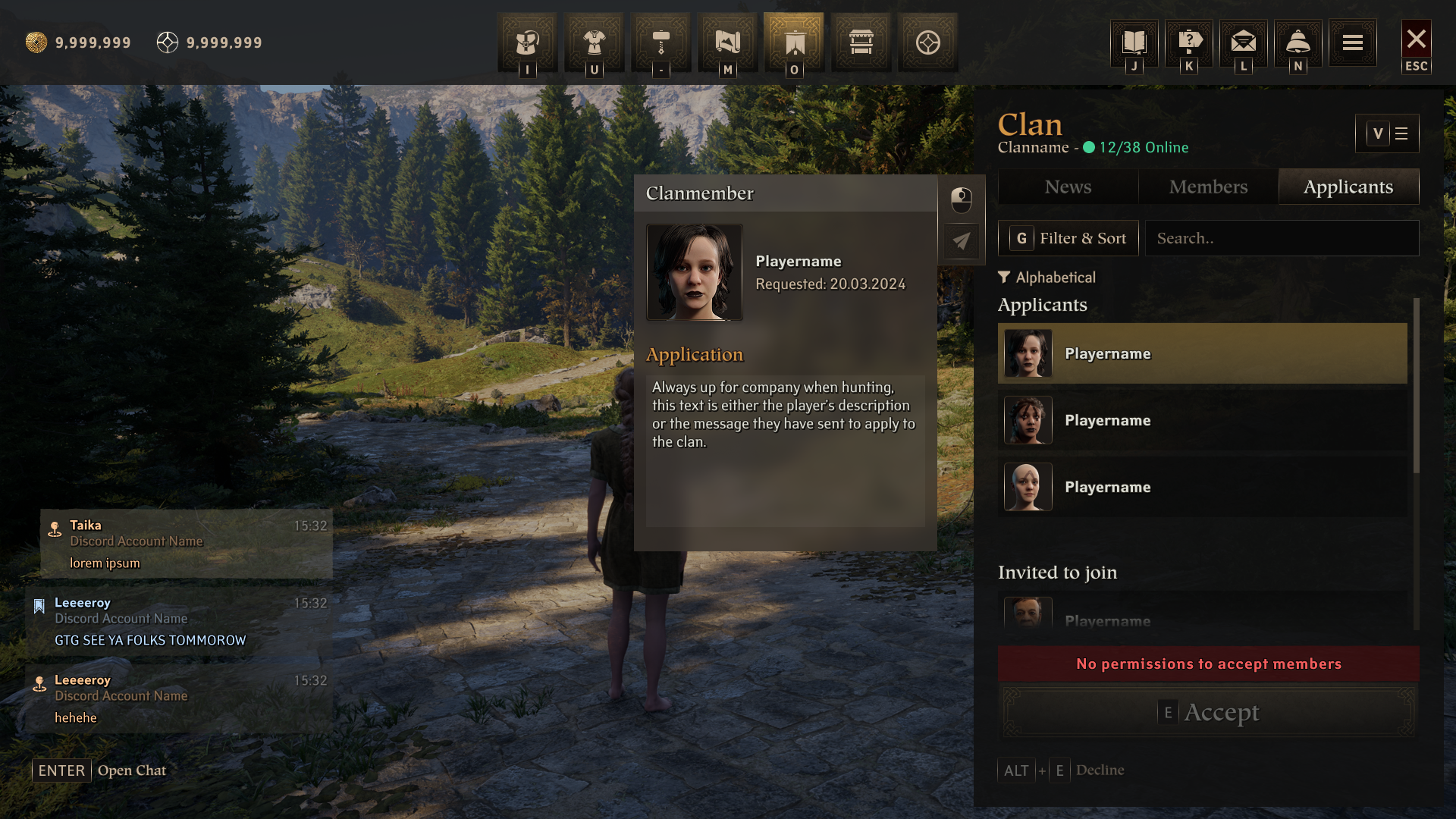Open the crafting hammer menu icon
This screenshot has height=819, width=1456.
661,42
